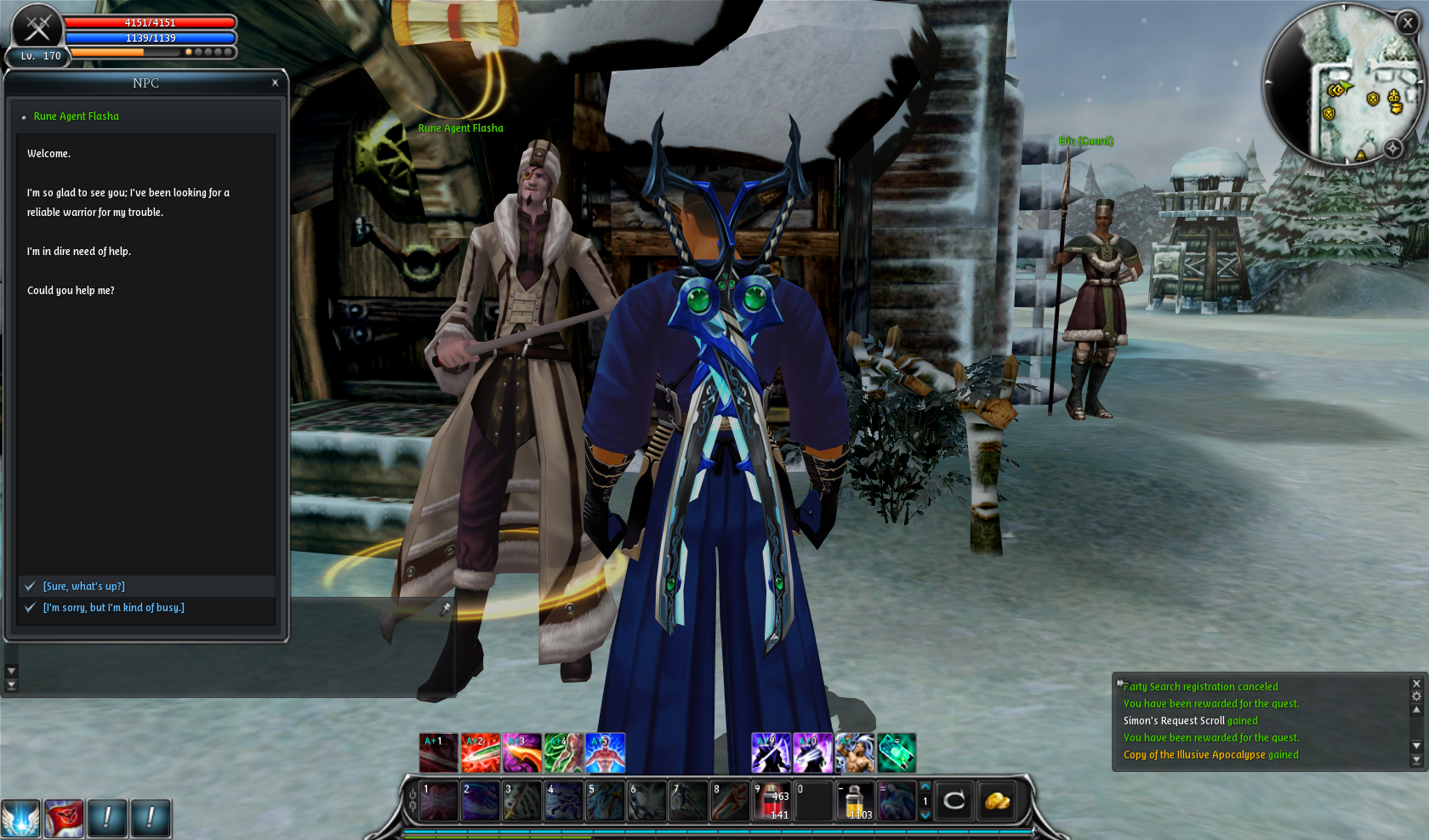This screenshot has height=840, width=1429.
Task: Activate the blue glowing aura figure skill
Action: [x=606, y=753]
